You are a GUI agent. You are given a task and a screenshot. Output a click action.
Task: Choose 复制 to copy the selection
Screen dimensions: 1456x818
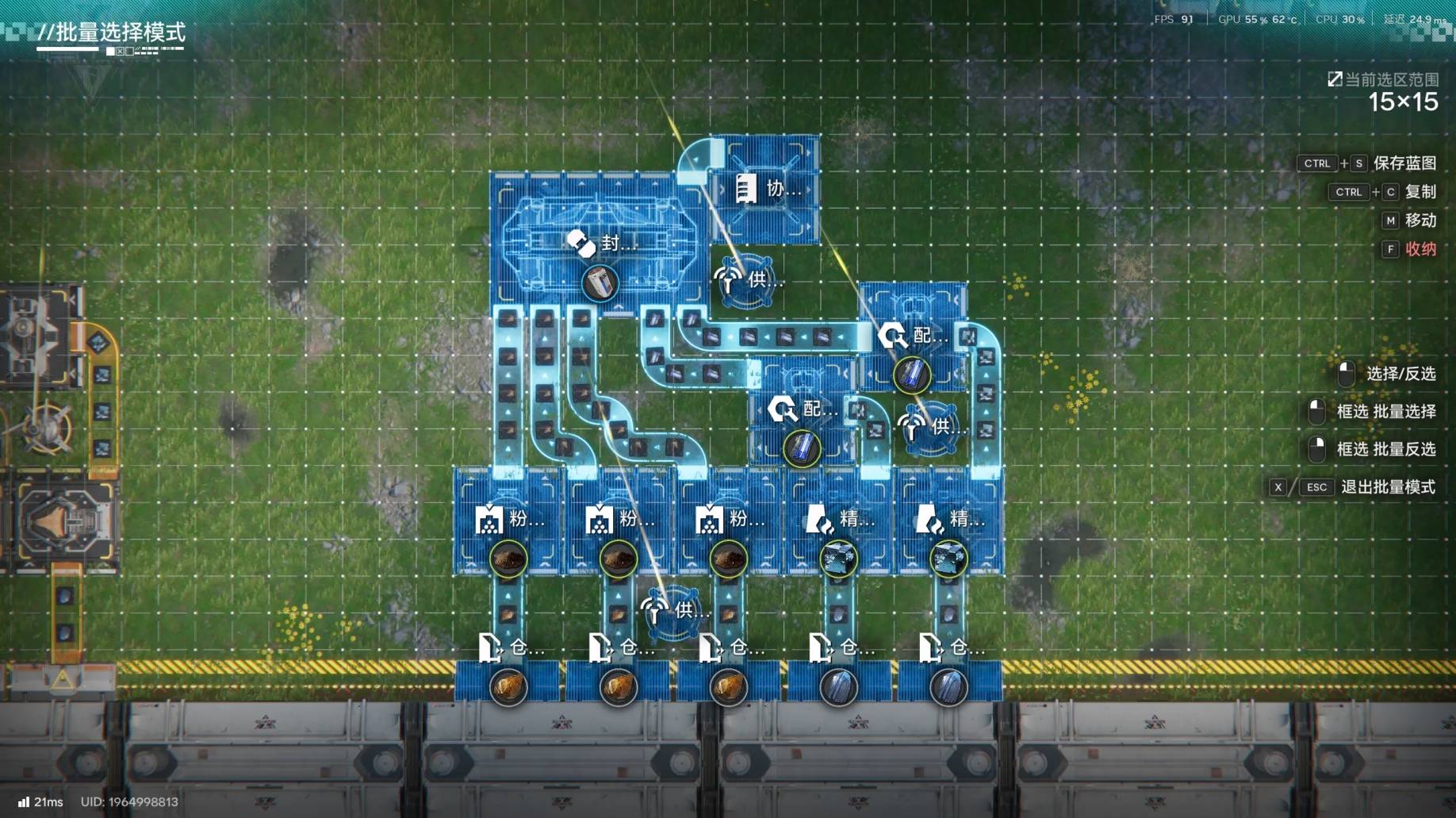(x=1420, y=192)
